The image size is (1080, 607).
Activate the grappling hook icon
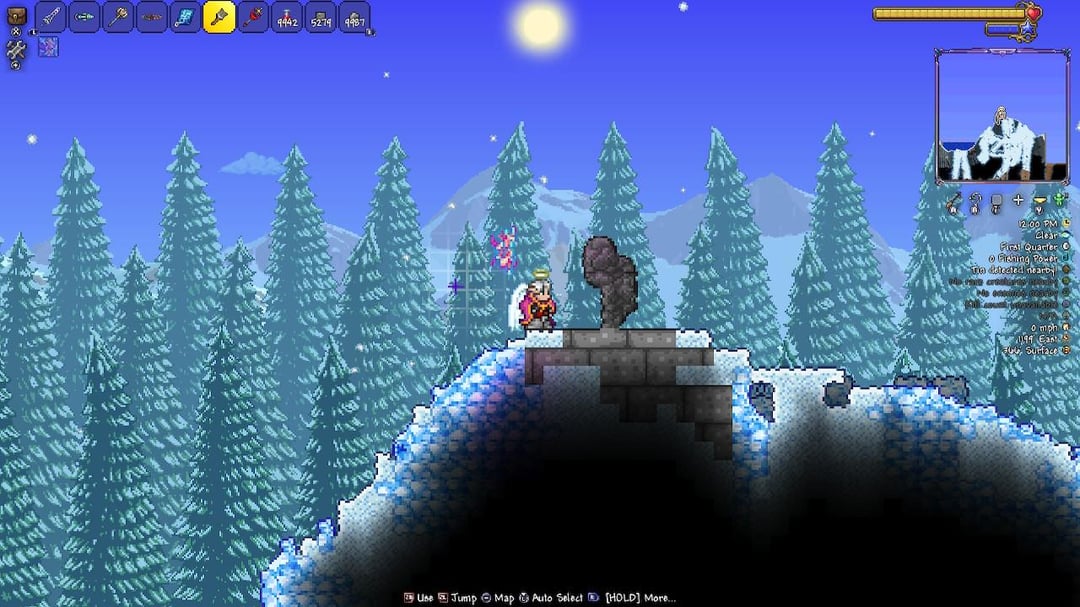point(974,201)
